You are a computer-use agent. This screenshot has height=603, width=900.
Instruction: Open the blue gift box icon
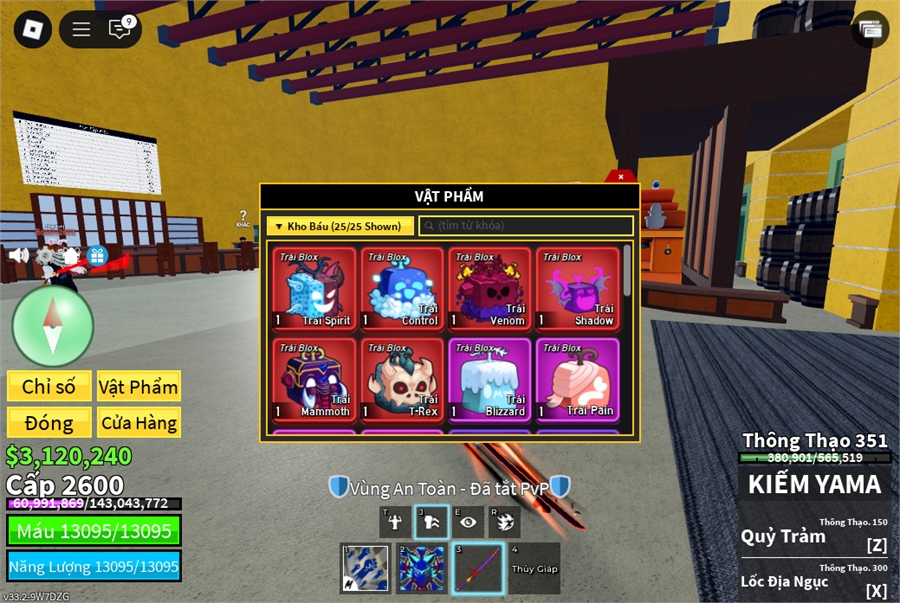click(x=97, y=255)
